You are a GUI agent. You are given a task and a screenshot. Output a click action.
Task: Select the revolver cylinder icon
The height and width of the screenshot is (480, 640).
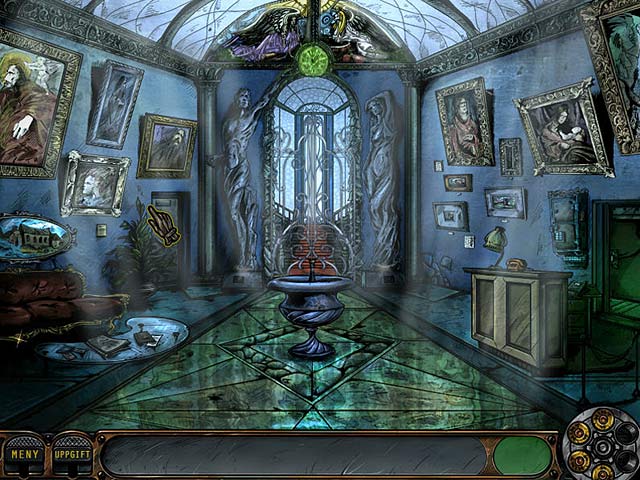[602, 444]
